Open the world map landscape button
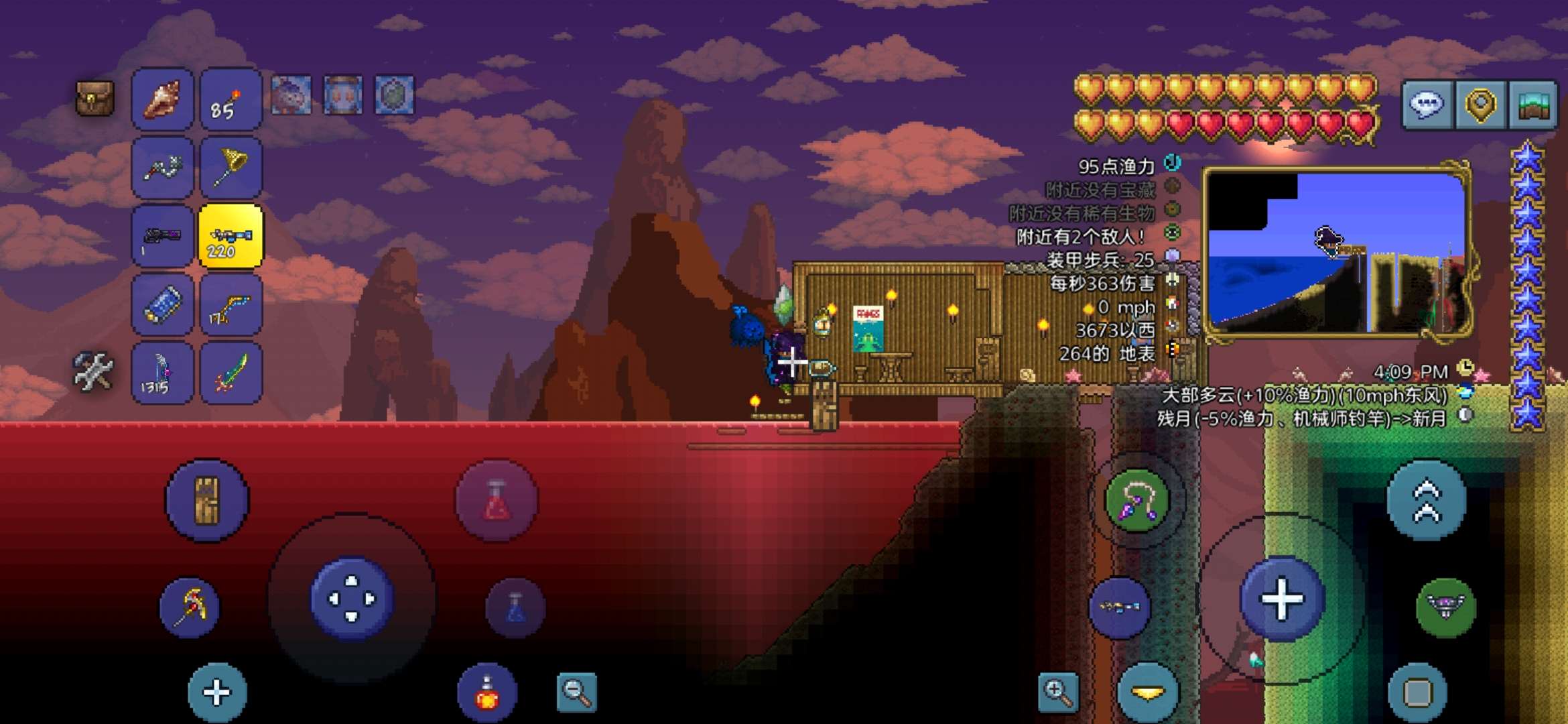Screen dimensions: 1568x724 coord(1532,105)
